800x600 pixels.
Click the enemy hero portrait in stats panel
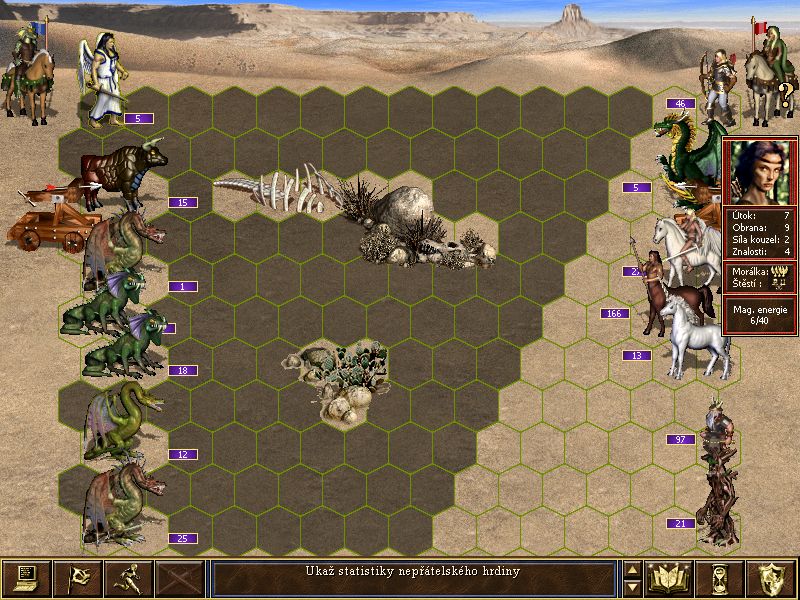758,172
